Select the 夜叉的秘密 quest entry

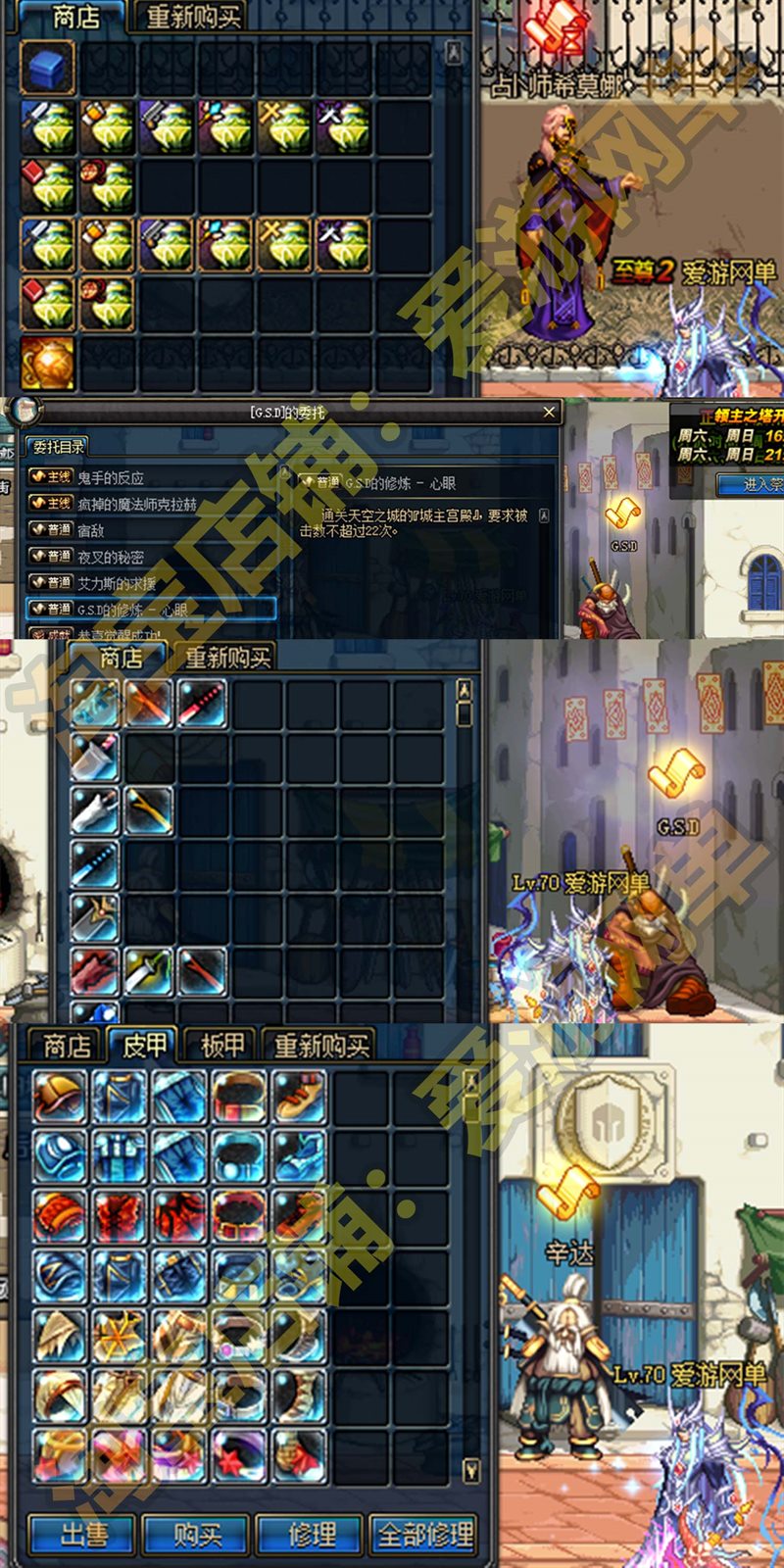[x=111, y=557]
